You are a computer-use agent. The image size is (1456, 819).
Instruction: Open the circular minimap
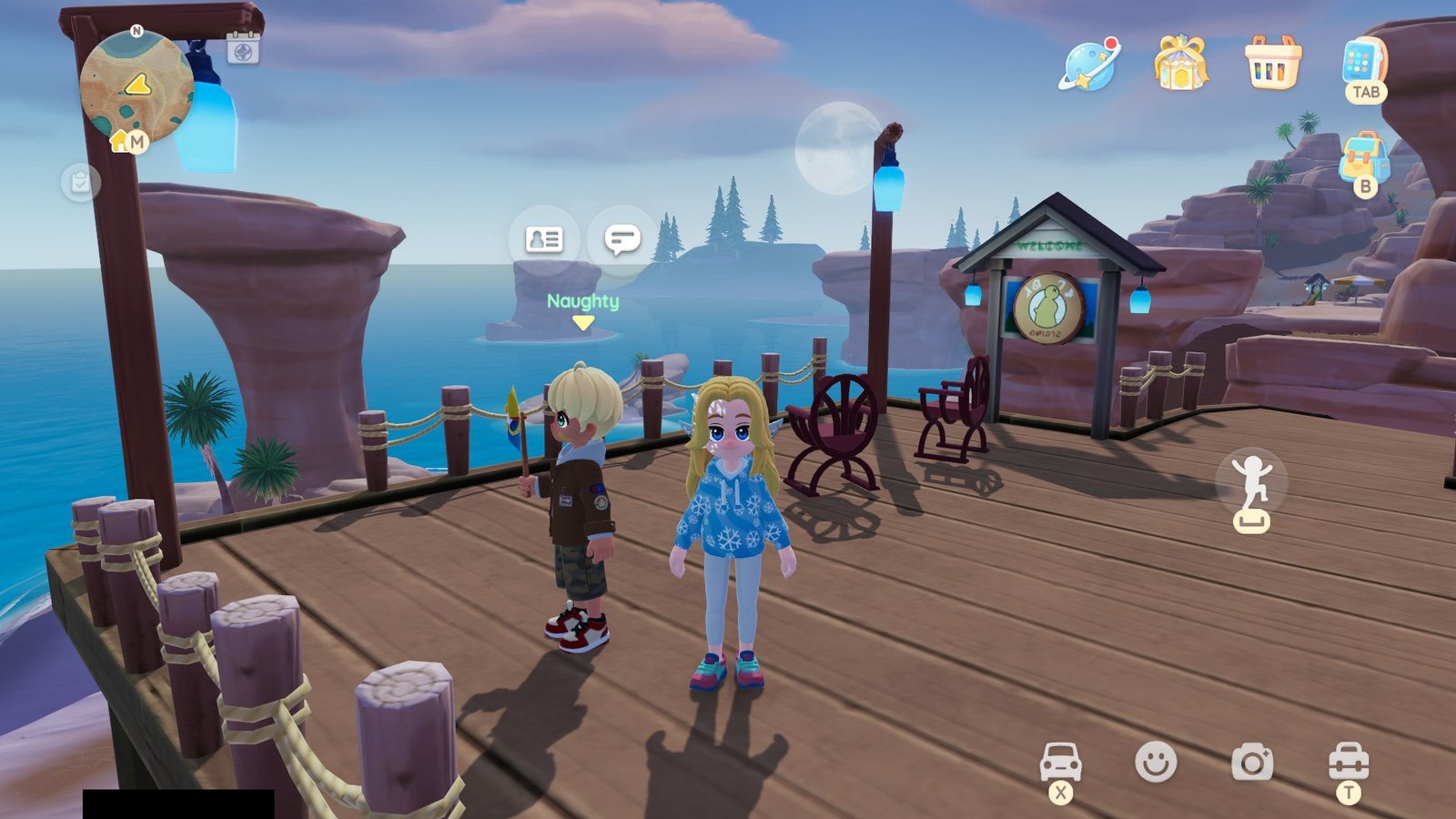[136, 86]
